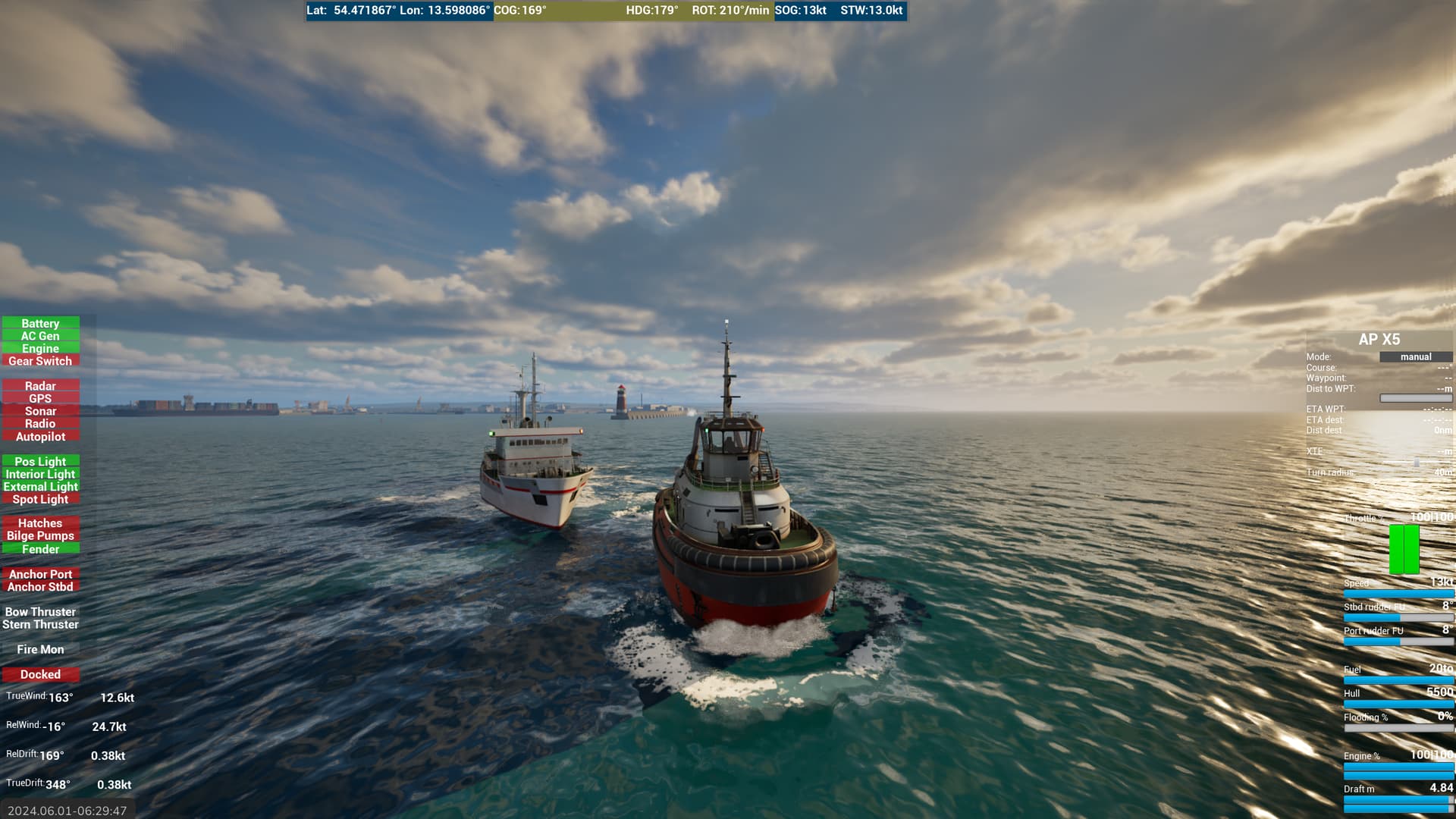
Task: Switch off the Interior Light
Action: (x=40, y=474)
